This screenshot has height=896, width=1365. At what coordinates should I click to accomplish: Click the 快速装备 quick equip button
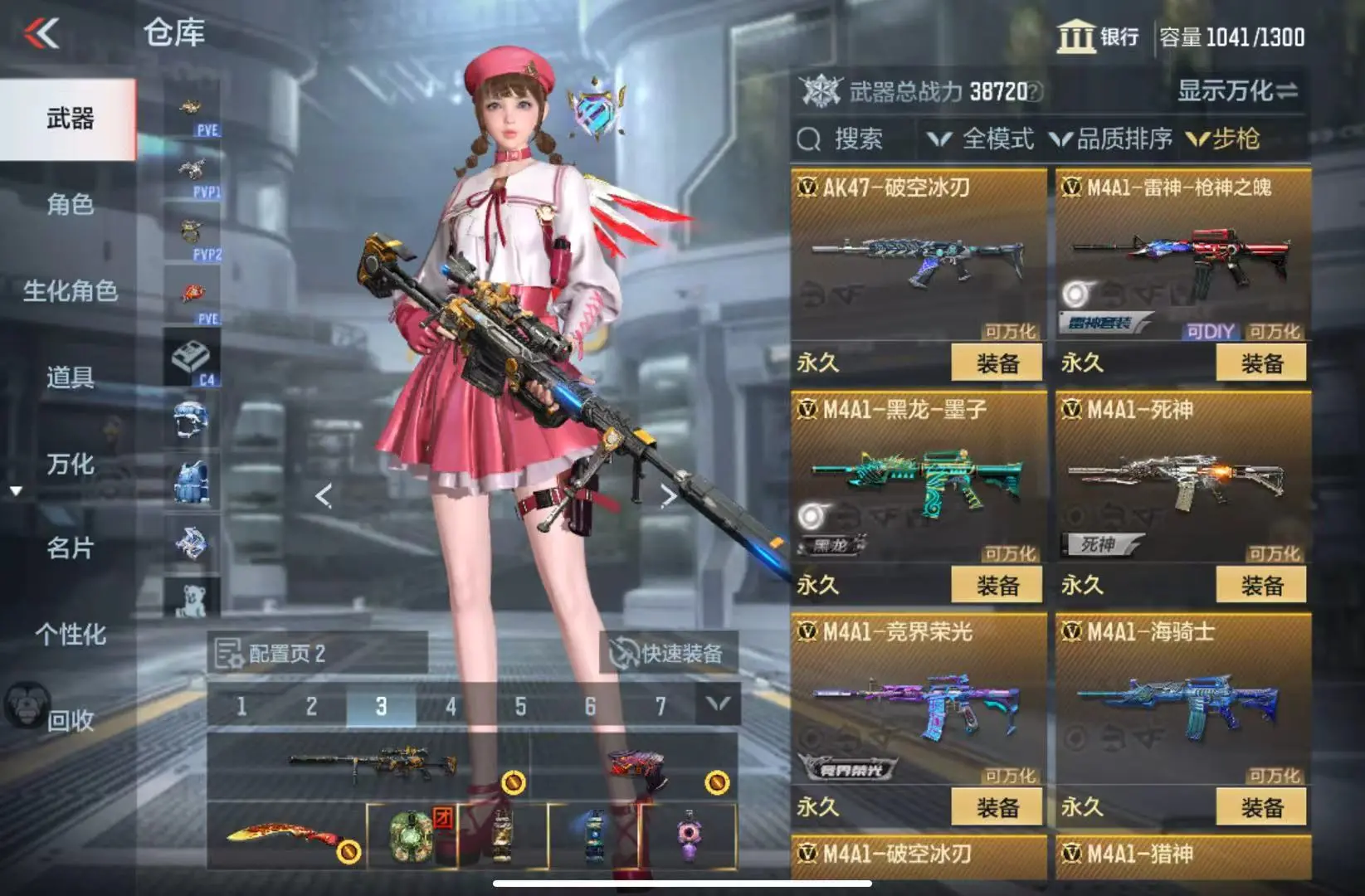tap(667, 654)
